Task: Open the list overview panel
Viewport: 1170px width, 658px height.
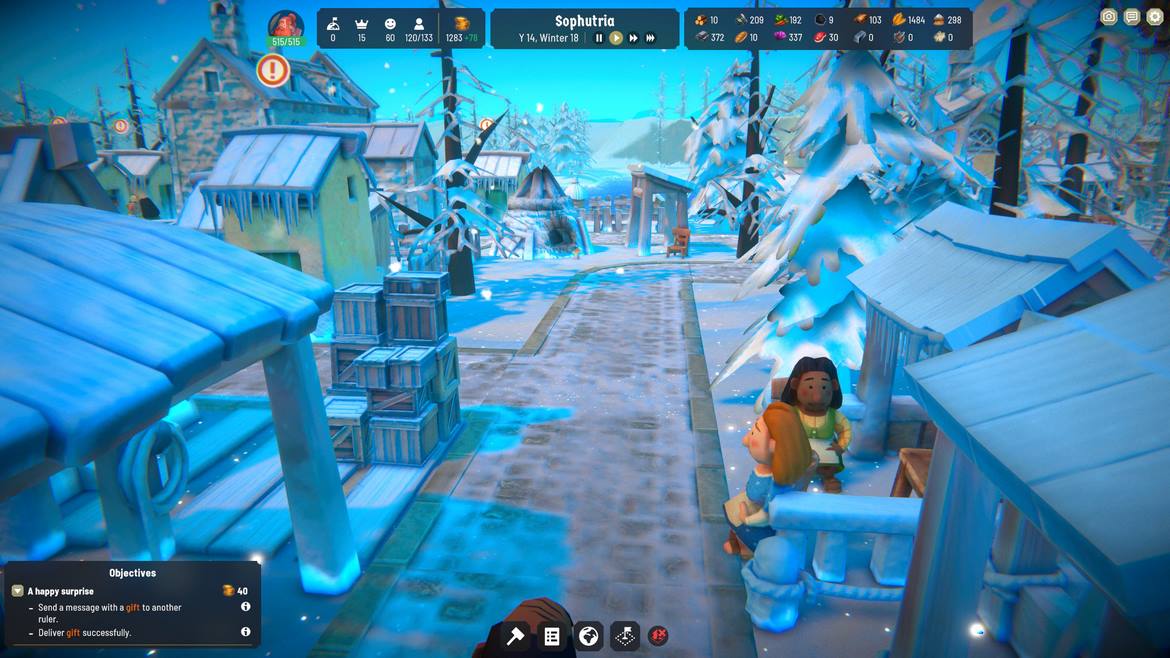Action: (x=552, y=636)
